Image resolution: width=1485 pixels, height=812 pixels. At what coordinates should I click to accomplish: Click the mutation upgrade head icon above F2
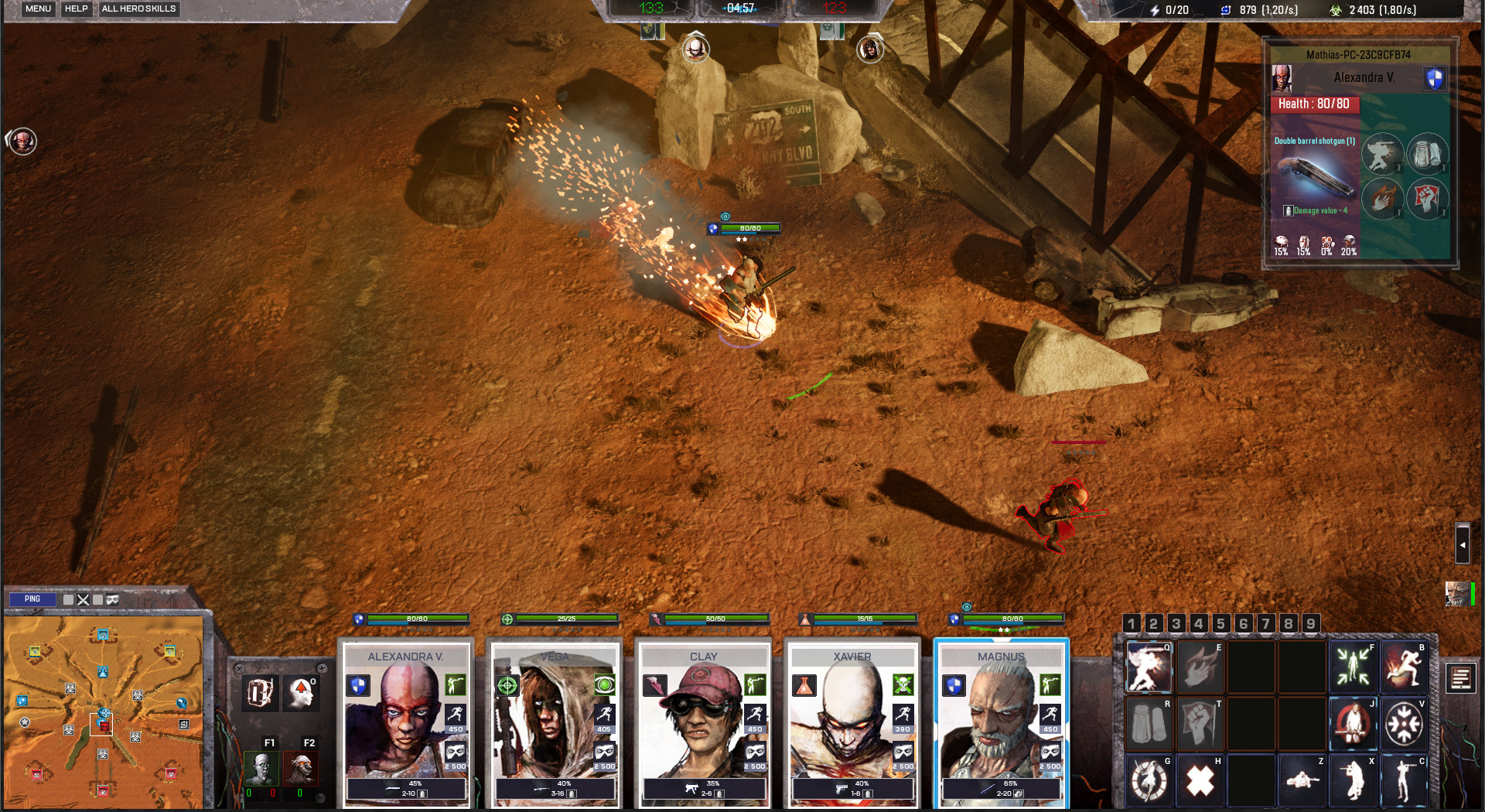[x=301, y=692]
